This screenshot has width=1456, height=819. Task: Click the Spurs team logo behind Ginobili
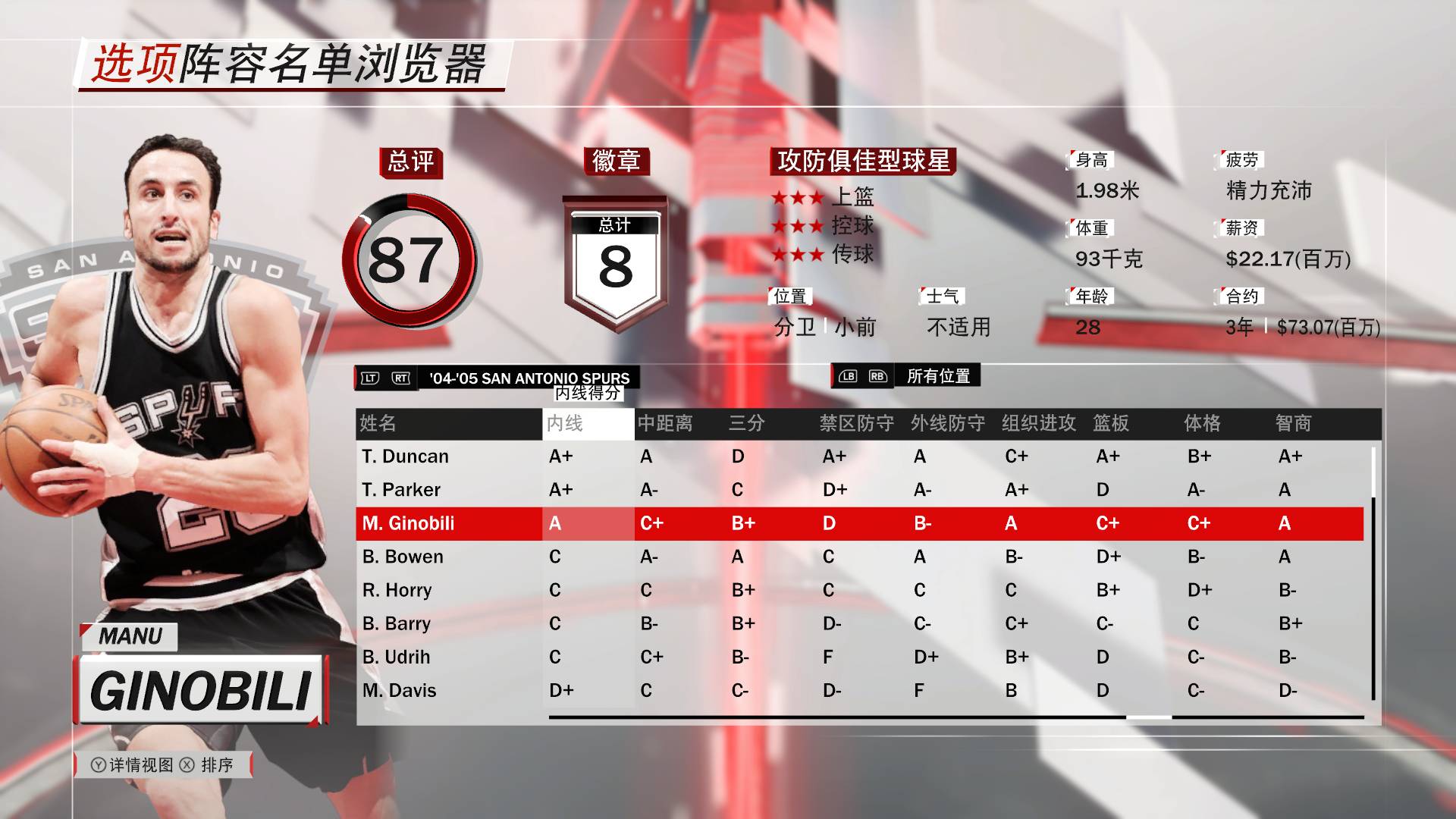(152, 303)
